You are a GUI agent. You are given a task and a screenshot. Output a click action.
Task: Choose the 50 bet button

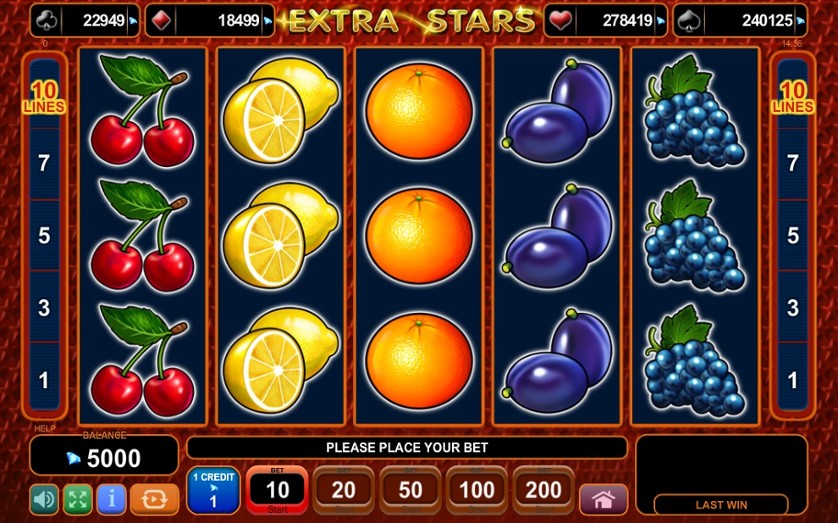(410, 490)
